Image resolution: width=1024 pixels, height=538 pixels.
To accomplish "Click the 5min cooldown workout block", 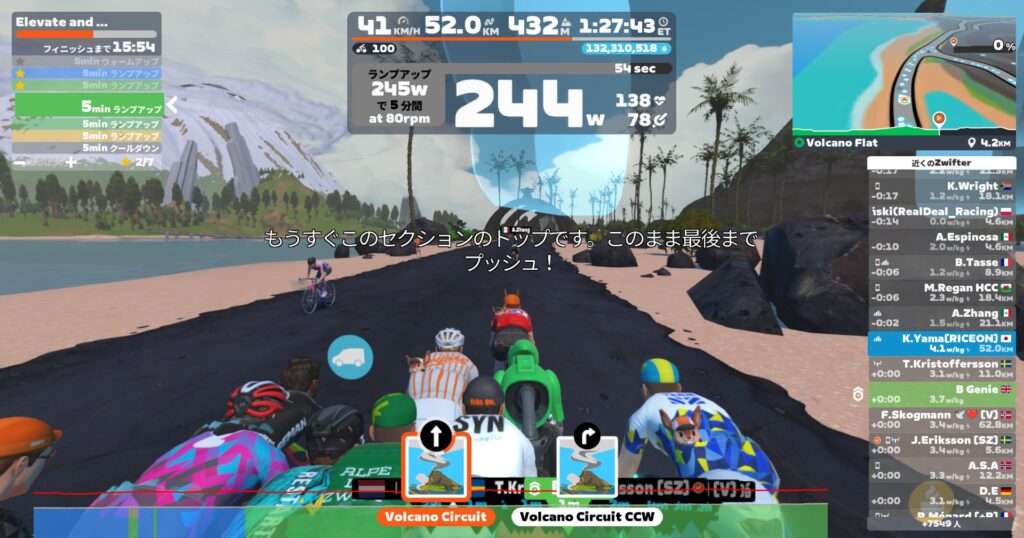I will [88, 148].
